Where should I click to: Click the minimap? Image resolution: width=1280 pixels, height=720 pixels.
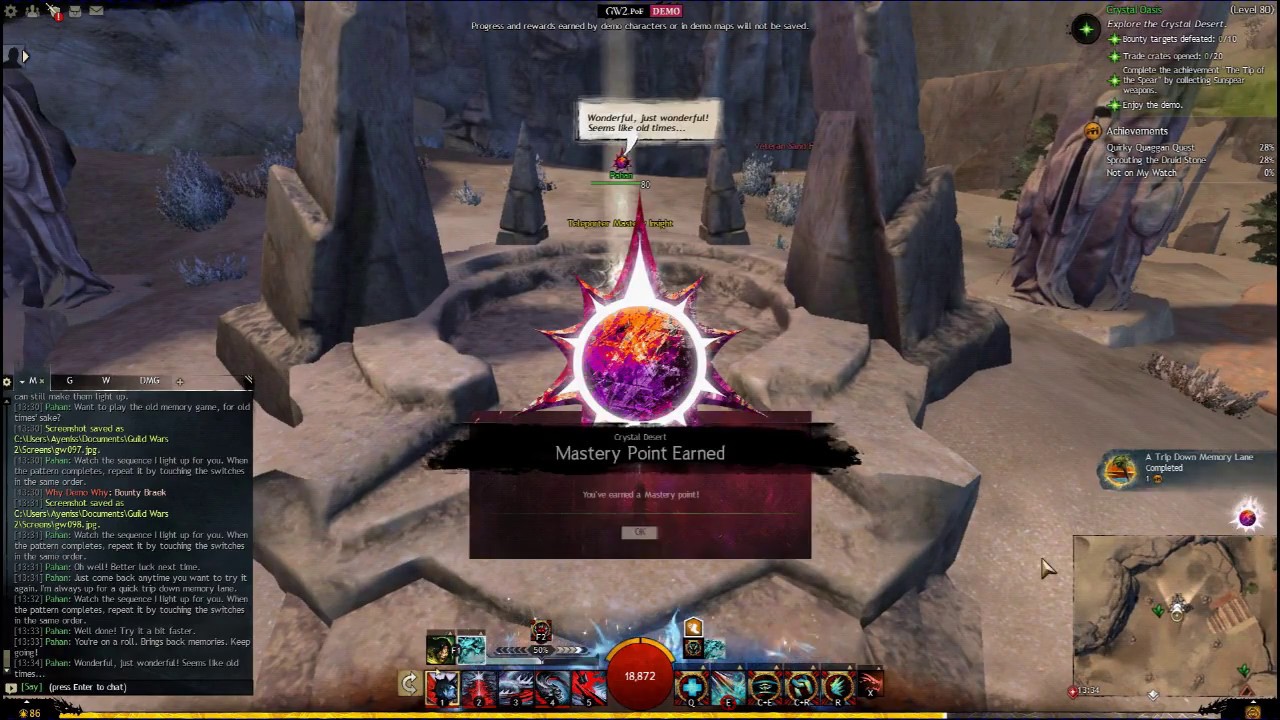[x=1175, y=610]
